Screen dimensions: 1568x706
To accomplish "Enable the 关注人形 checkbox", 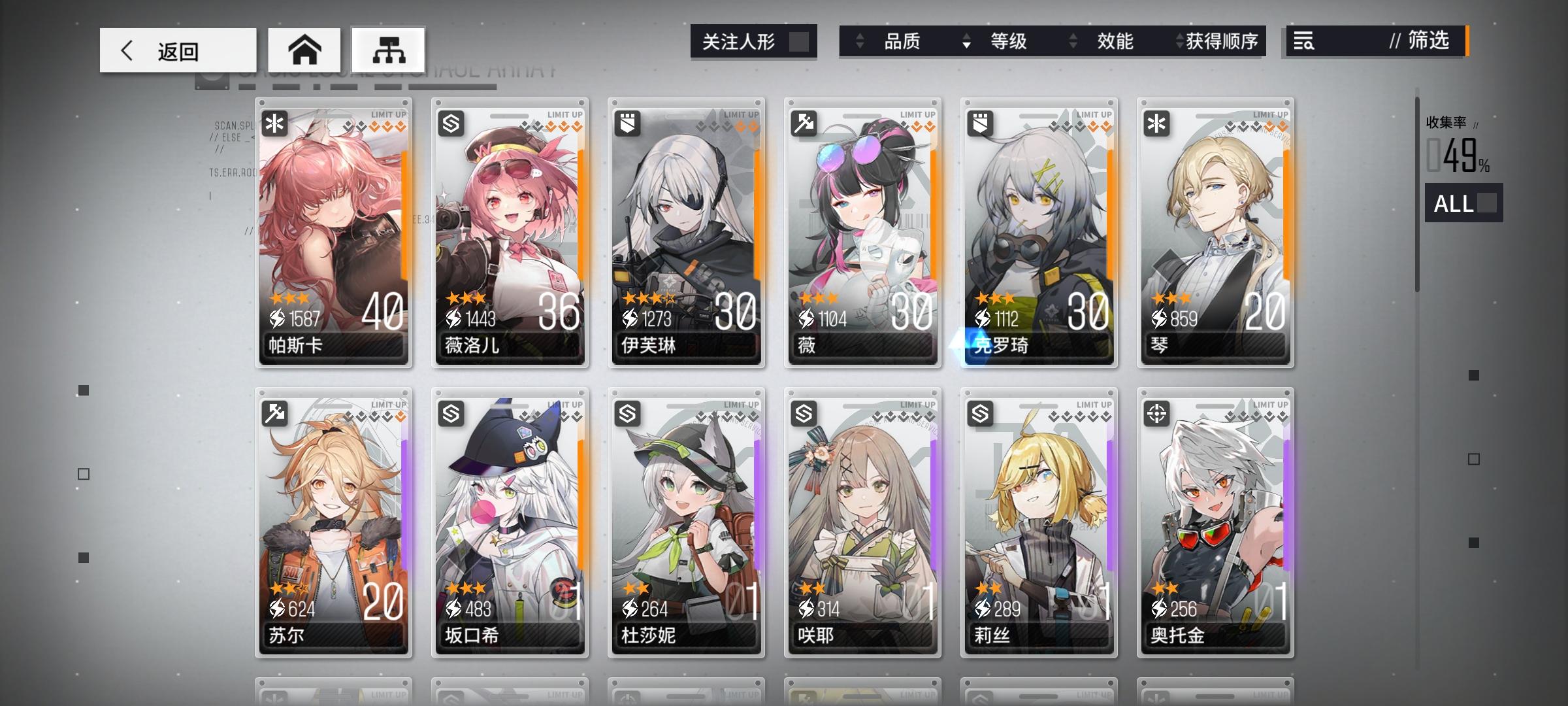I will tap(802, 41).
